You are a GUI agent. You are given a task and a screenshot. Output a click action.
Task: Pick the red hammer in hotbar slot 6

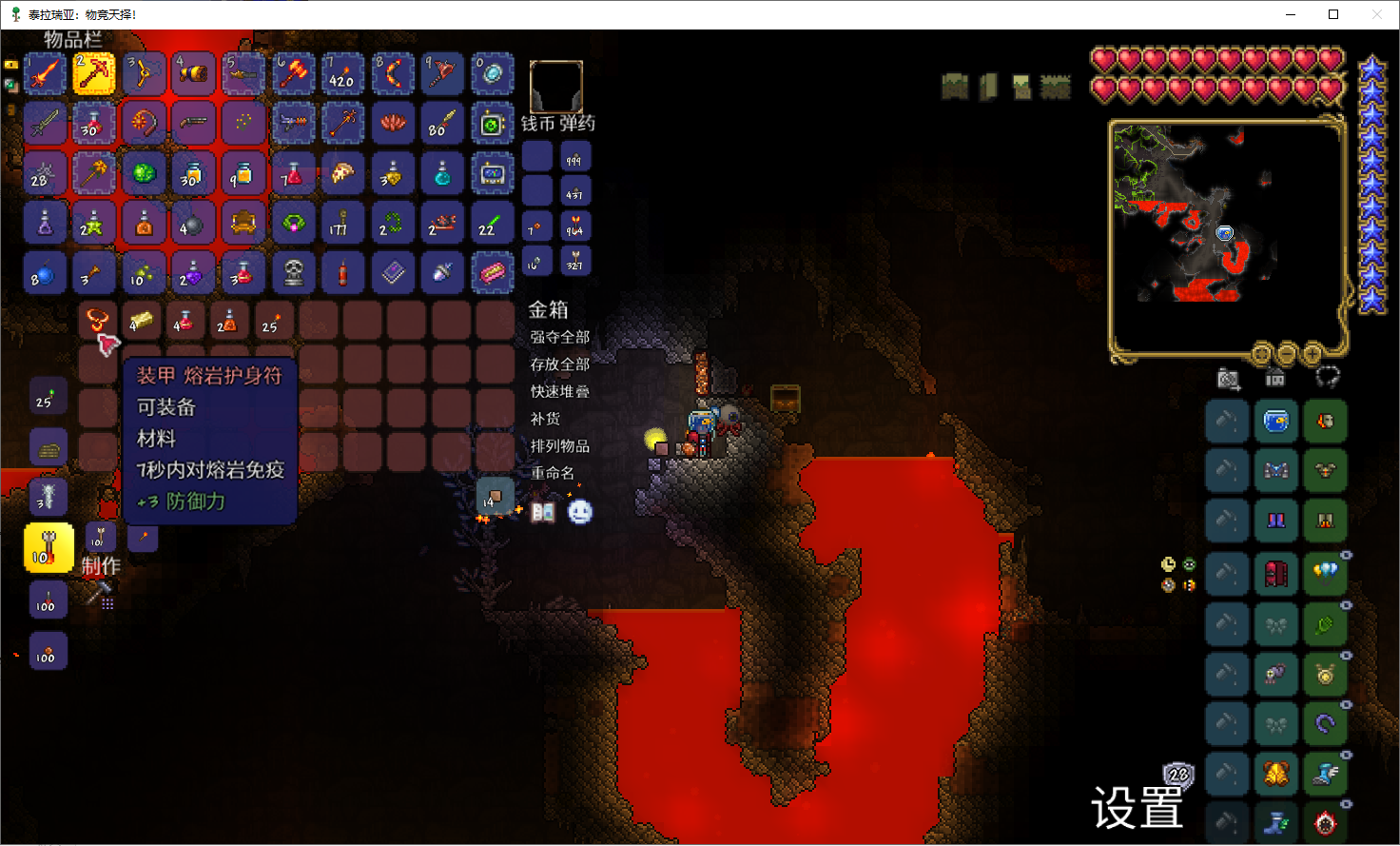294,74
